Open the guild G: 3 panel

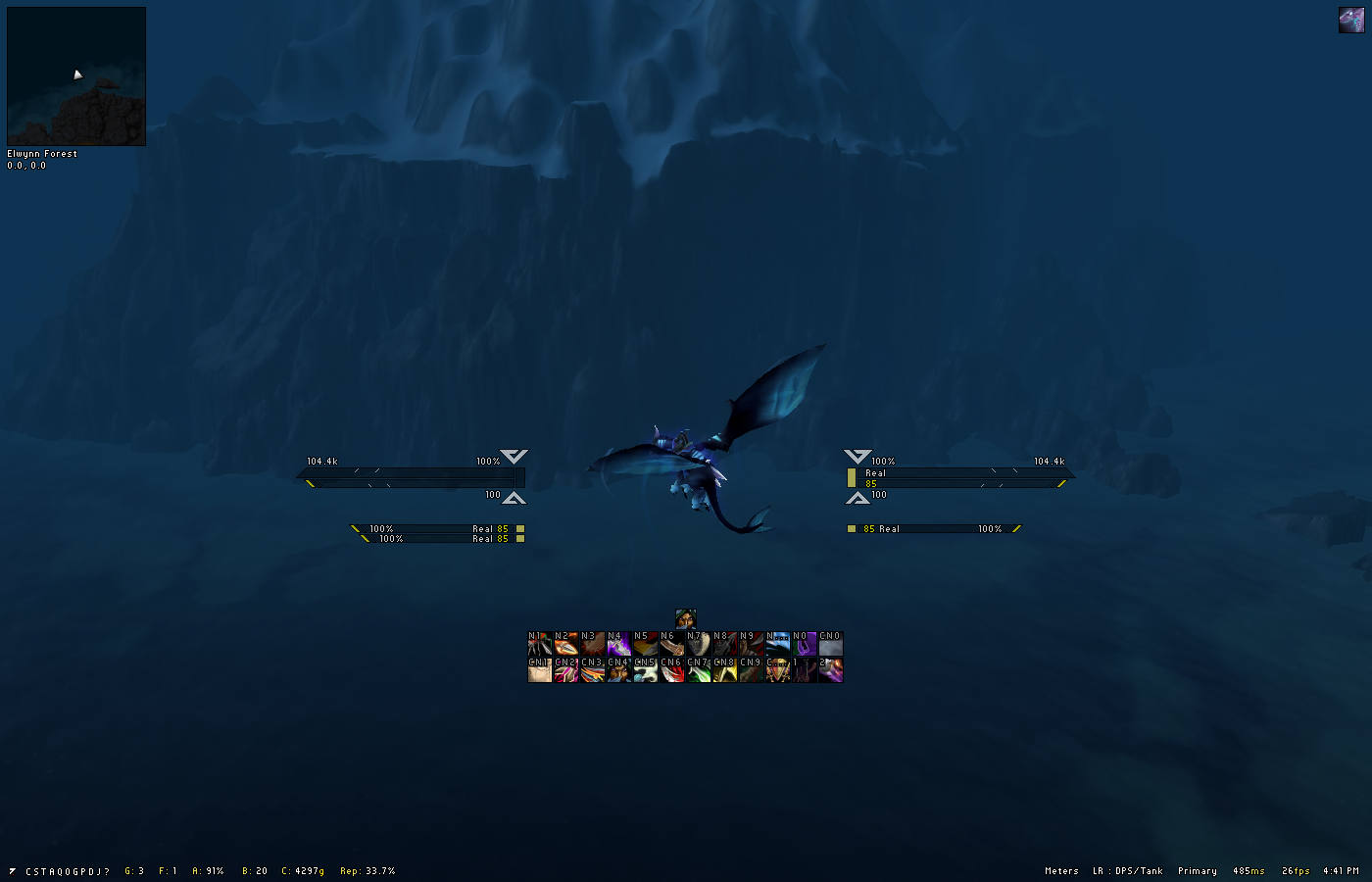(134, 871)
